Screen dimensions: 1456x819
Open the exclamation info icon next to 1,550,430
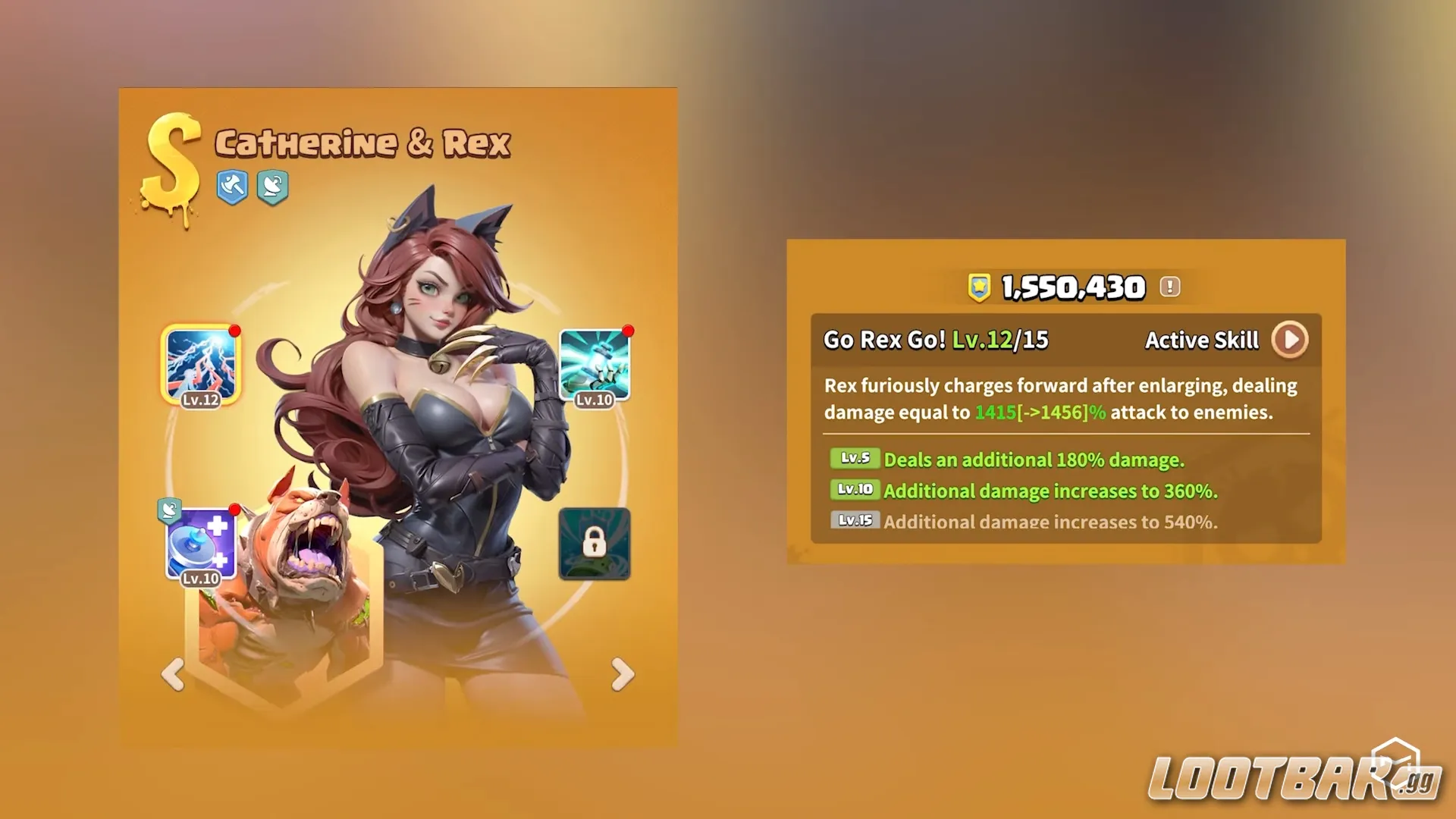click(1169, 287)
